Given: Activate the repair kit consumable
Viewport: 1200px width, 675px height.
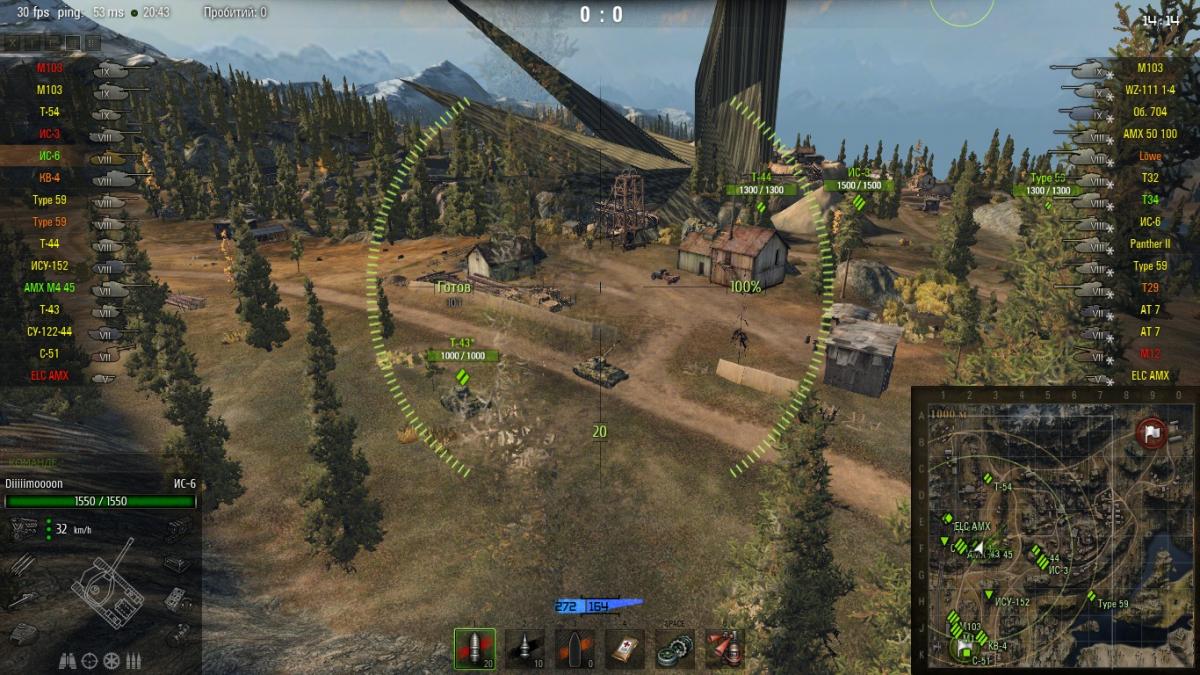Looking at the screenshot, I should (675, 648).
